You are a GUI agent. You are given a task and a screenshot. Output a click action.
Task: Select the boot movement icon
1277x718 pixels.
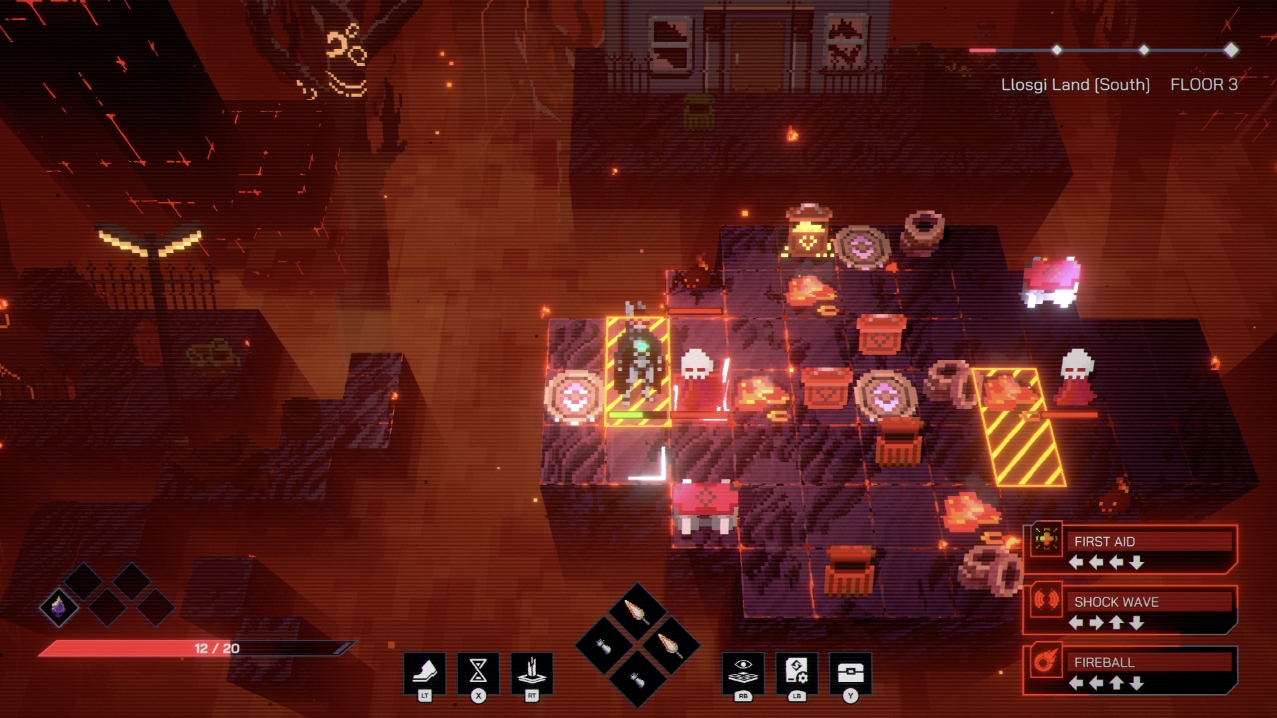pyautogui.click(x=424, y=672)
